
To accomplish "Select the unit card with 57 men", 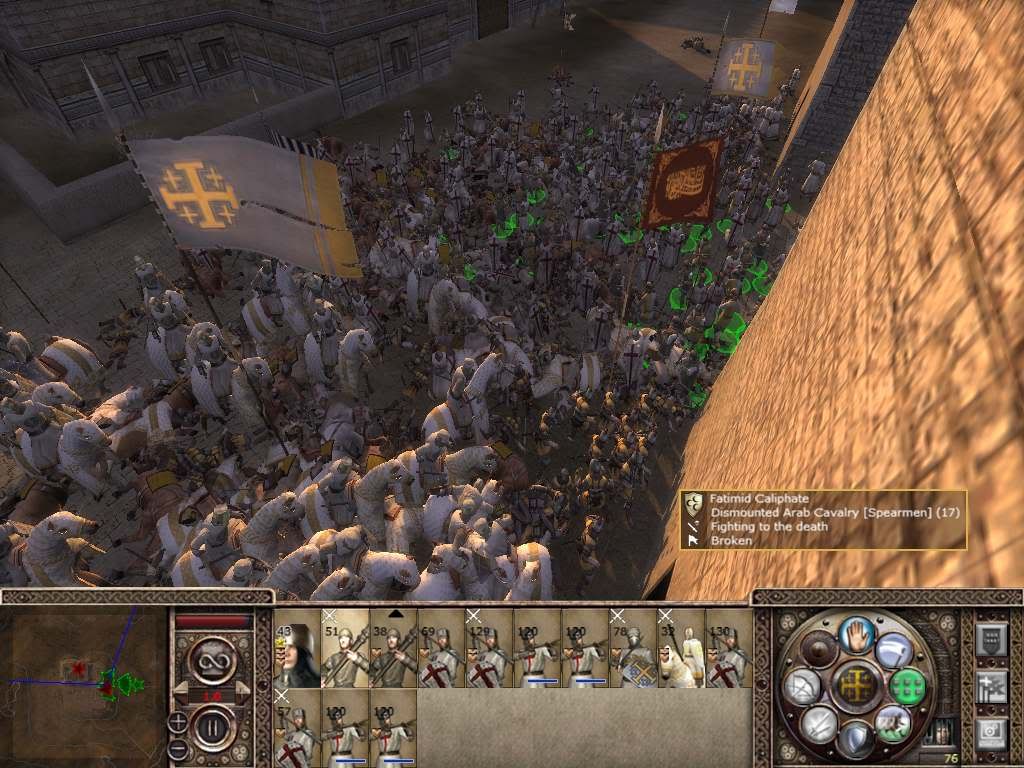I will point(297,727).
